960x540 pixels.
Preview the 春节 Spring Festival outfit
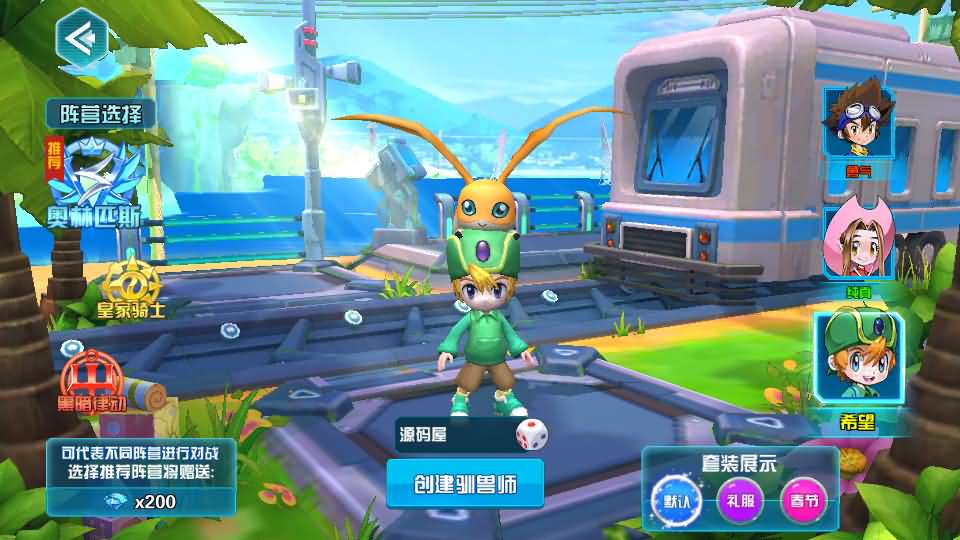point(803,498)
